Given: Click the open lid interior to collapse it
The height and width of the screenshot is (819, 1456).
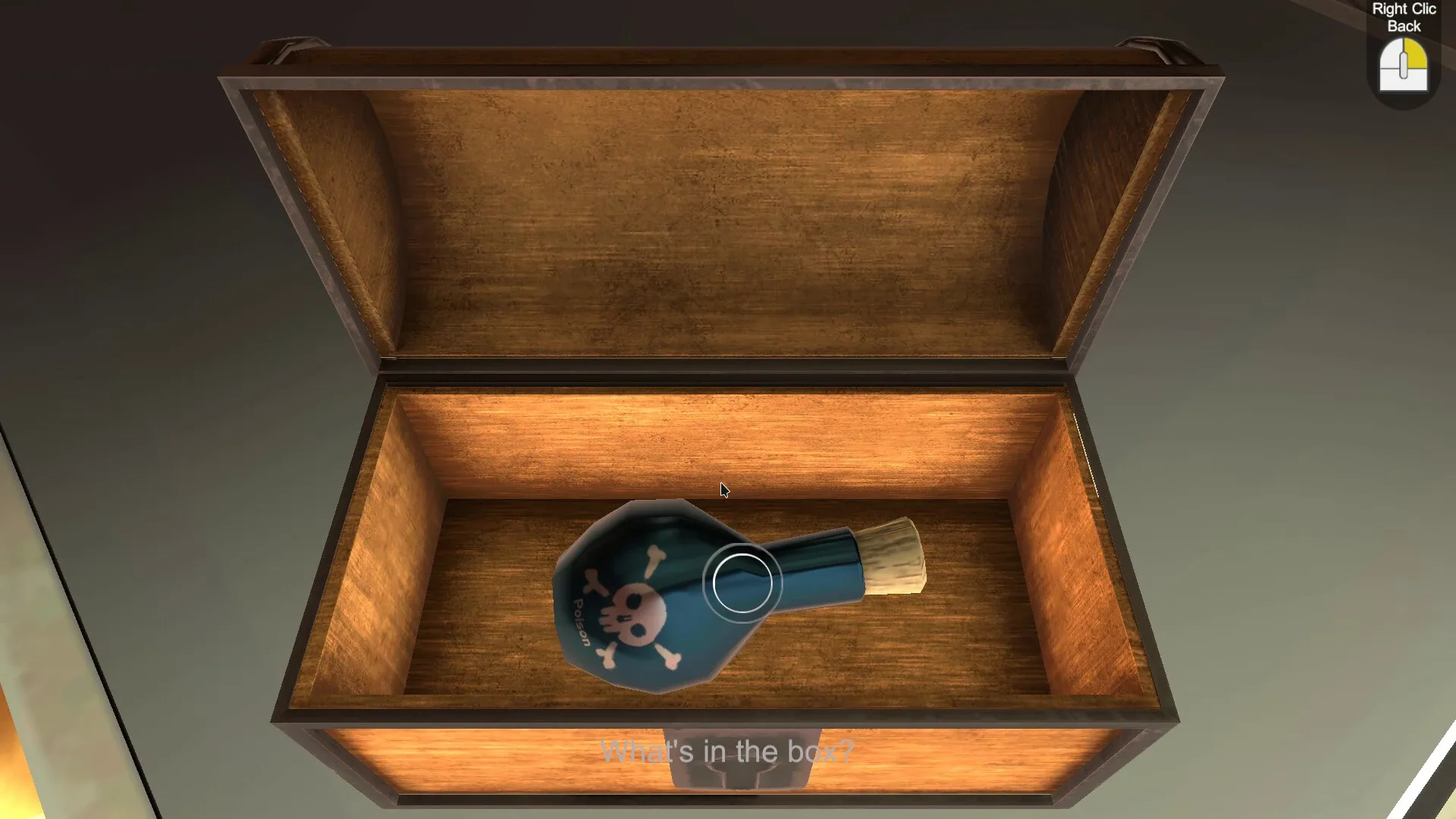Looking at the screenshot, I should point(720,212).
